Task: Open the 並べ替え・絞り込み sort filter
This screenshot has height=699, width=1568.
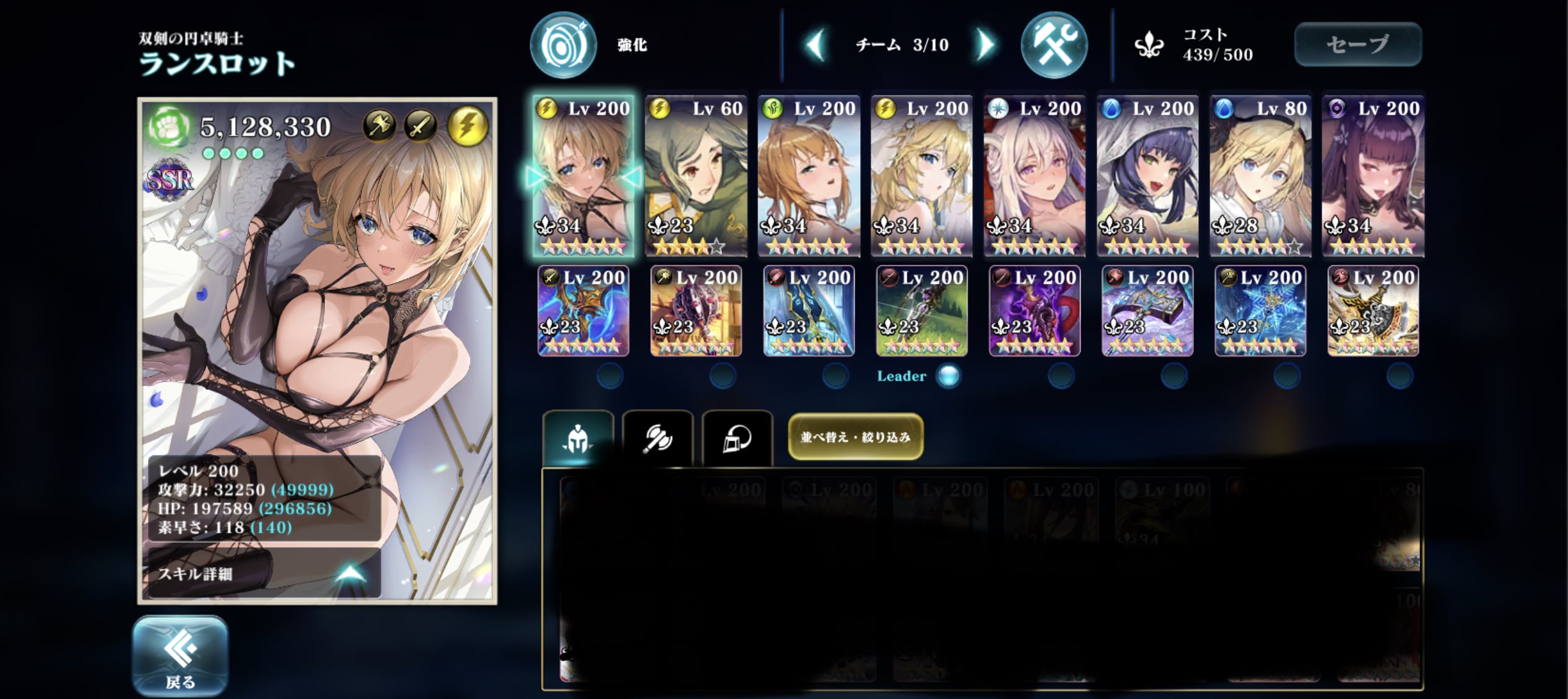Action: click(x=855, y=437)
